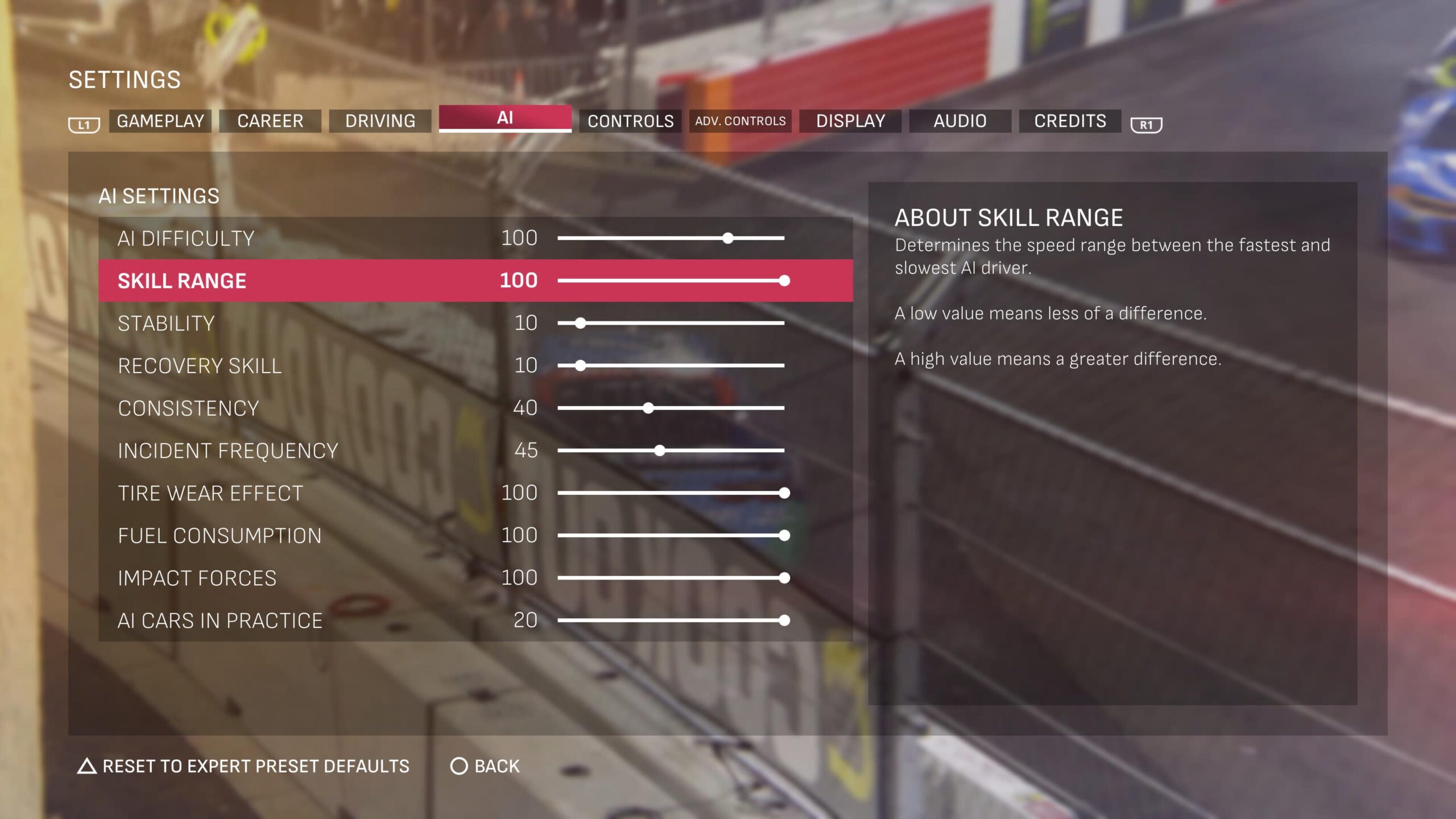The width and height of the screenshot is (1456, 819).
Task: Go back from the settings screen
Action: pyautogui.click(x=485, y=766)
